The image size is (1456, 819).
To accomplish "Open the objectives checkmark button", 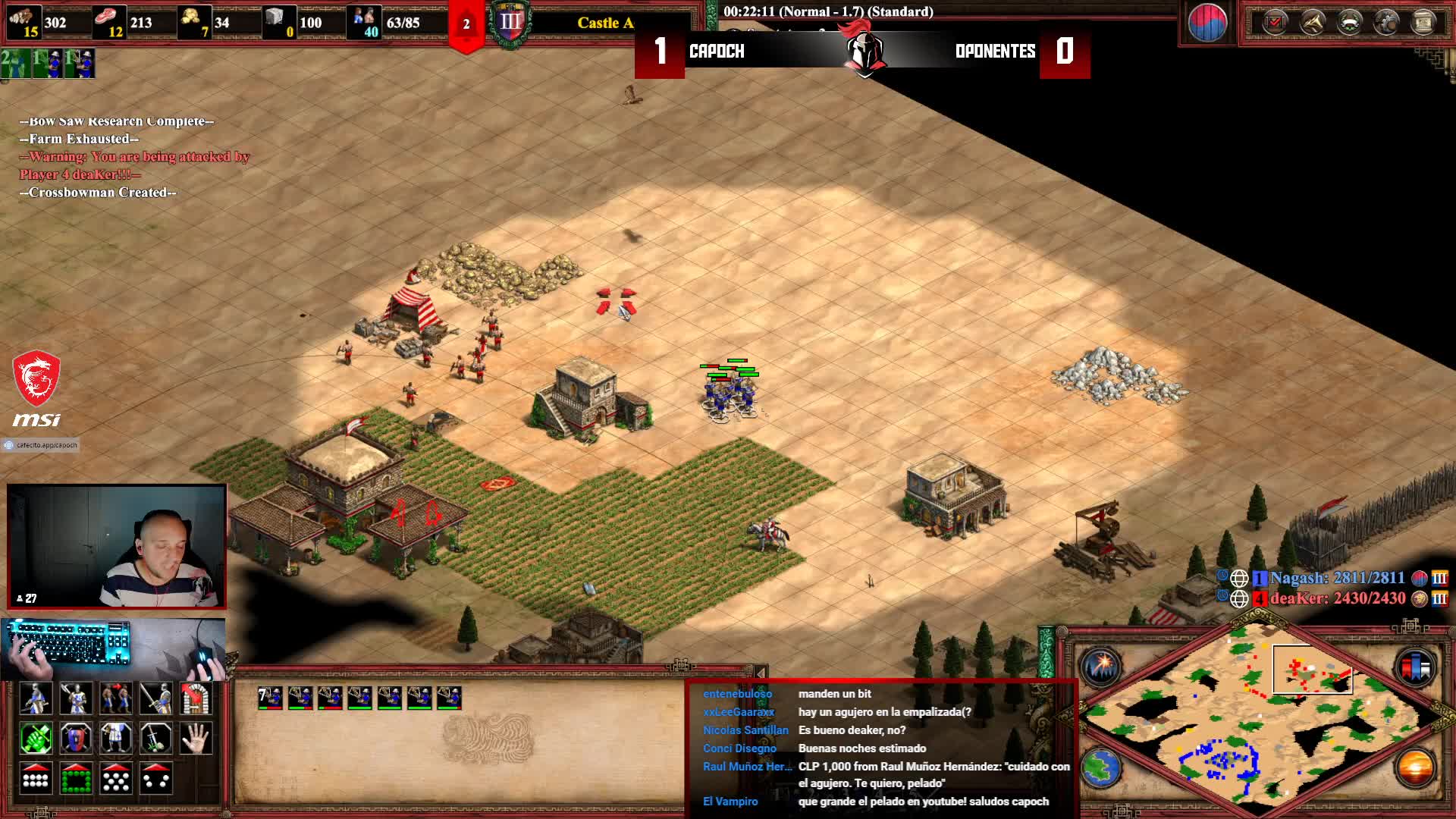I will (x=1275, y=23).
